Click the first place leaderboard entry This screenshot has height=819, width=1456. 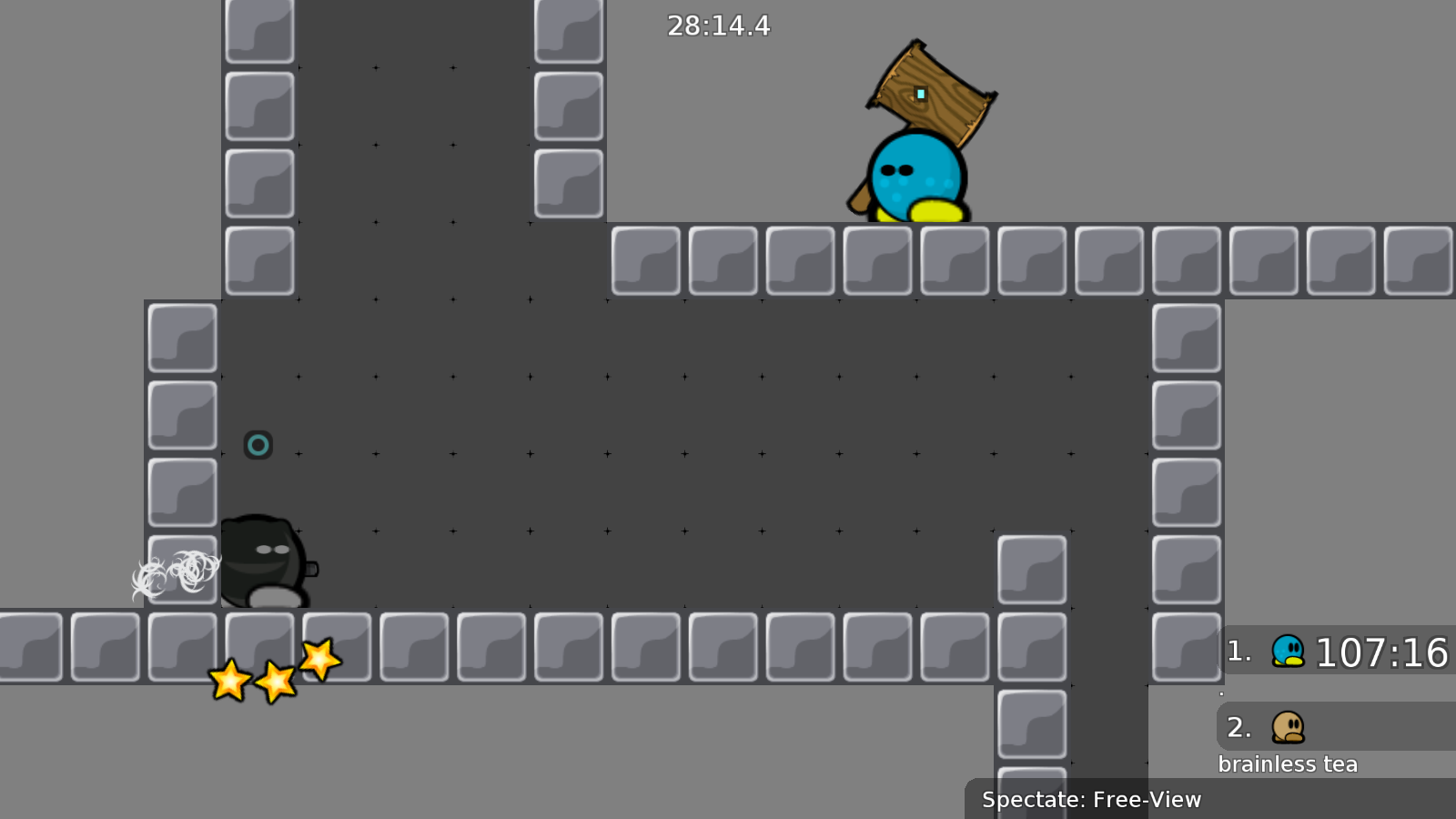[x=1338, y=652]
